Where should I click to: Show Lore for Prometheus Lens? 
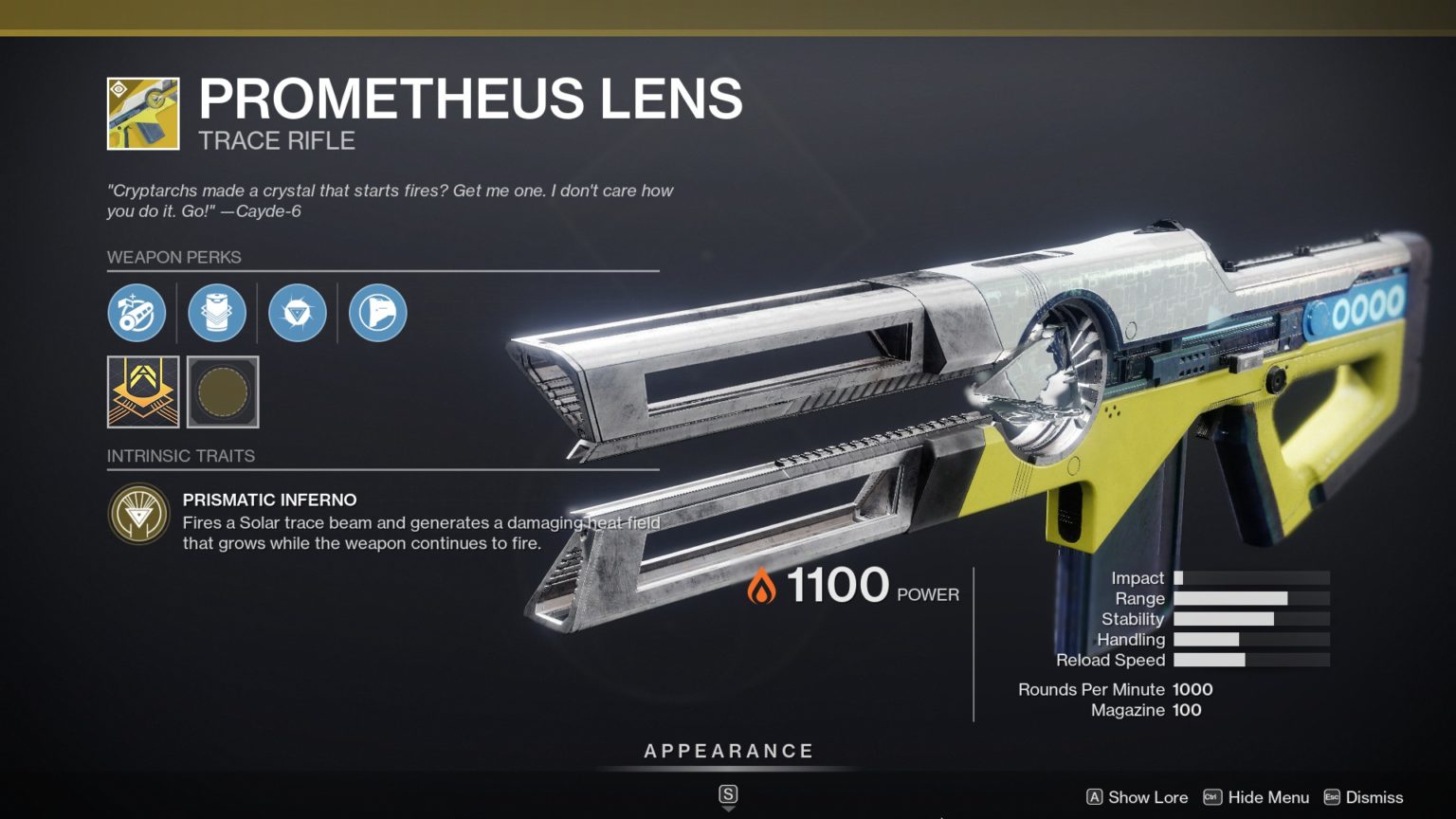point(1148,797)
